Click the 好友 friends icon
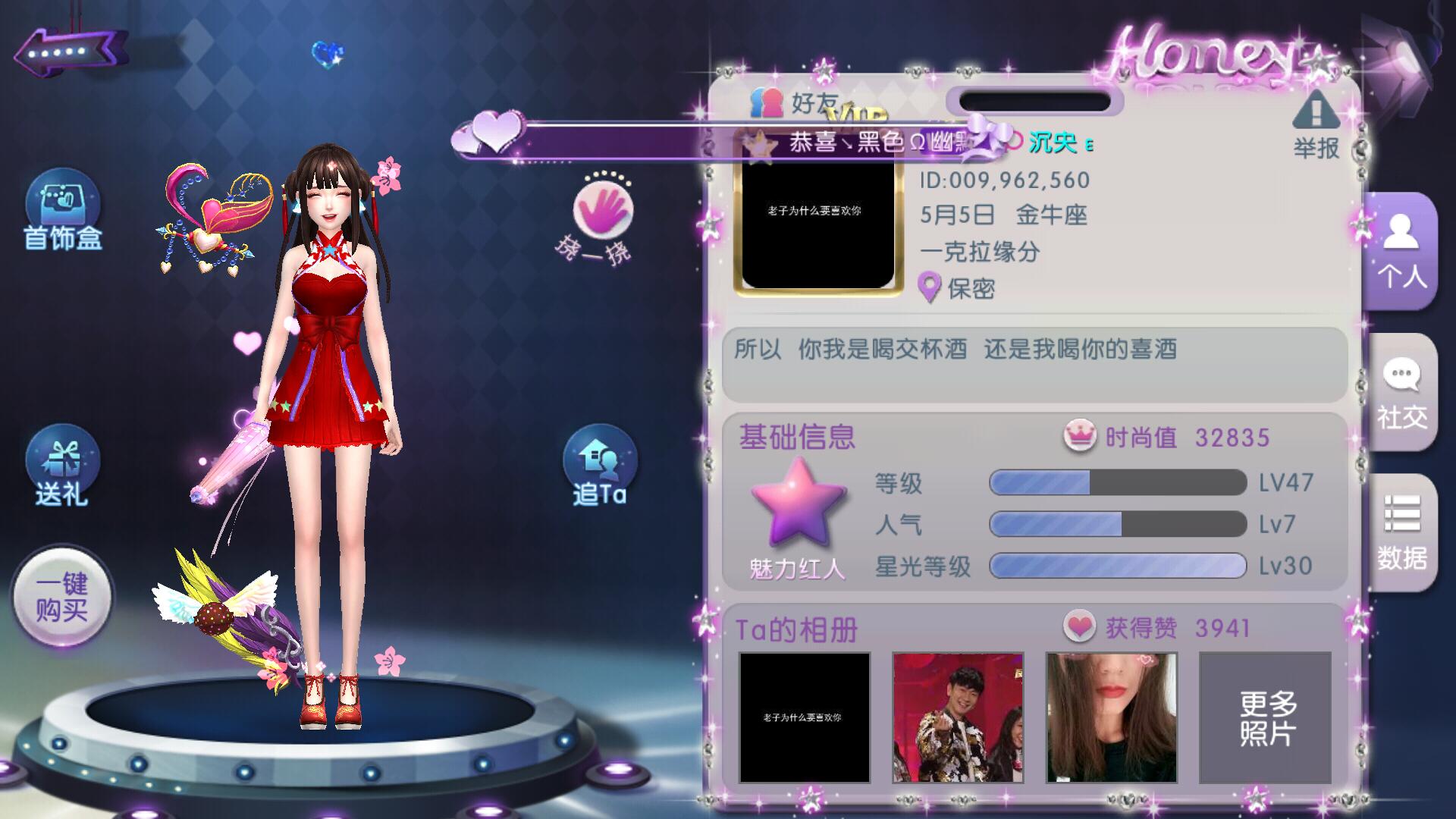 click(x=767, y=102)
